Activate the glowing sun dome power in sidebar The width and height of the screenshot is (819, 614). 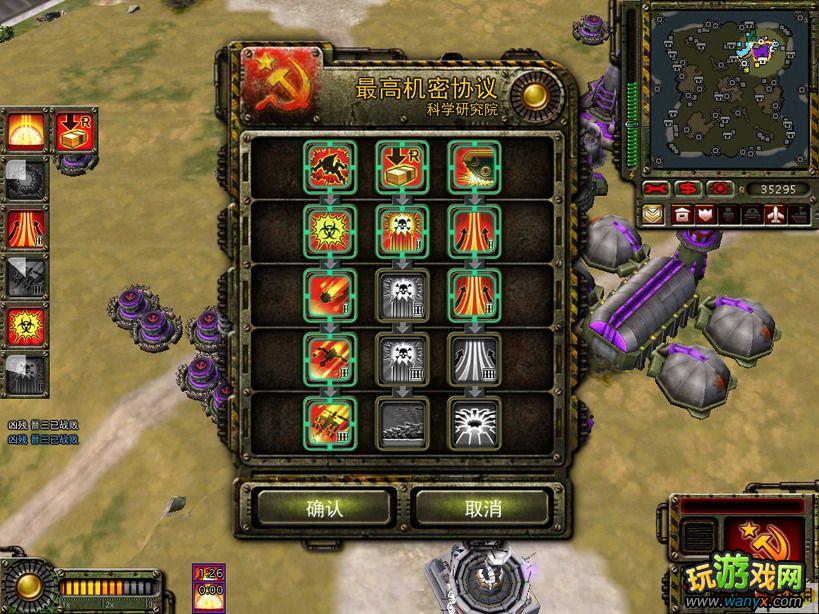(x=24, y=130)
